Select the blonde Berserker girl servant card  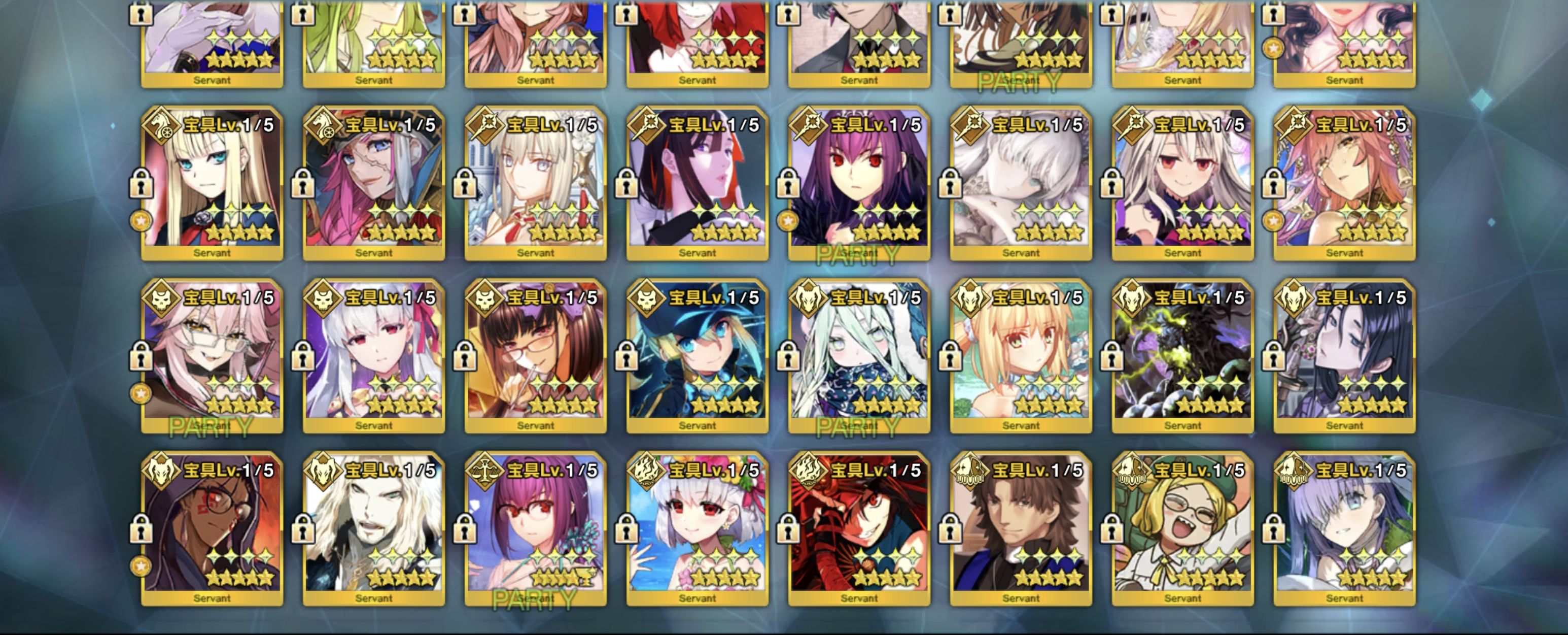click(x=1021, y=355)
